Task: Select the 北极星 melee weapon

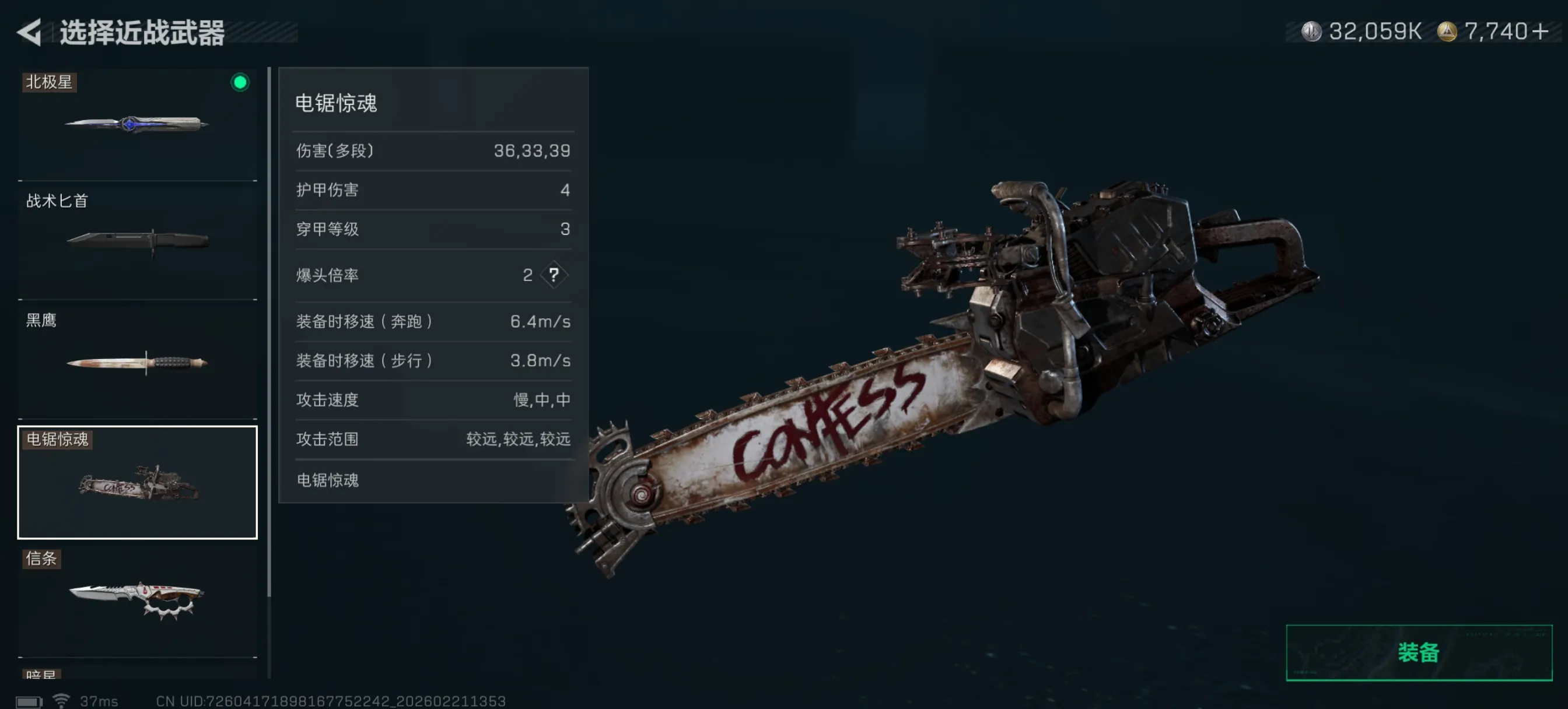Action: click(137, 124)
